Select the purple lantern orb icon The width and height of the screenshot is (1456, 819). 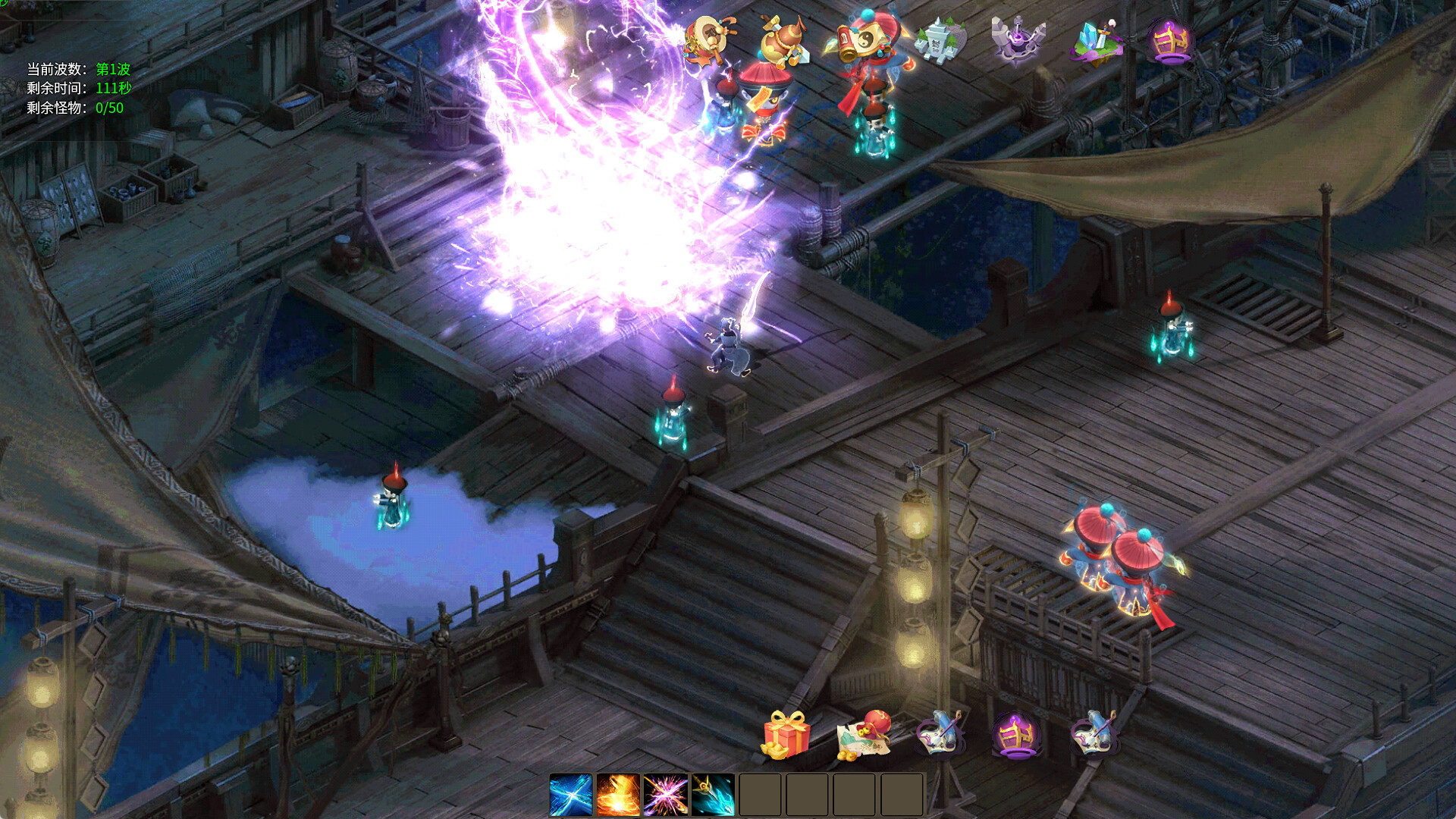(x=1172, y=42)
